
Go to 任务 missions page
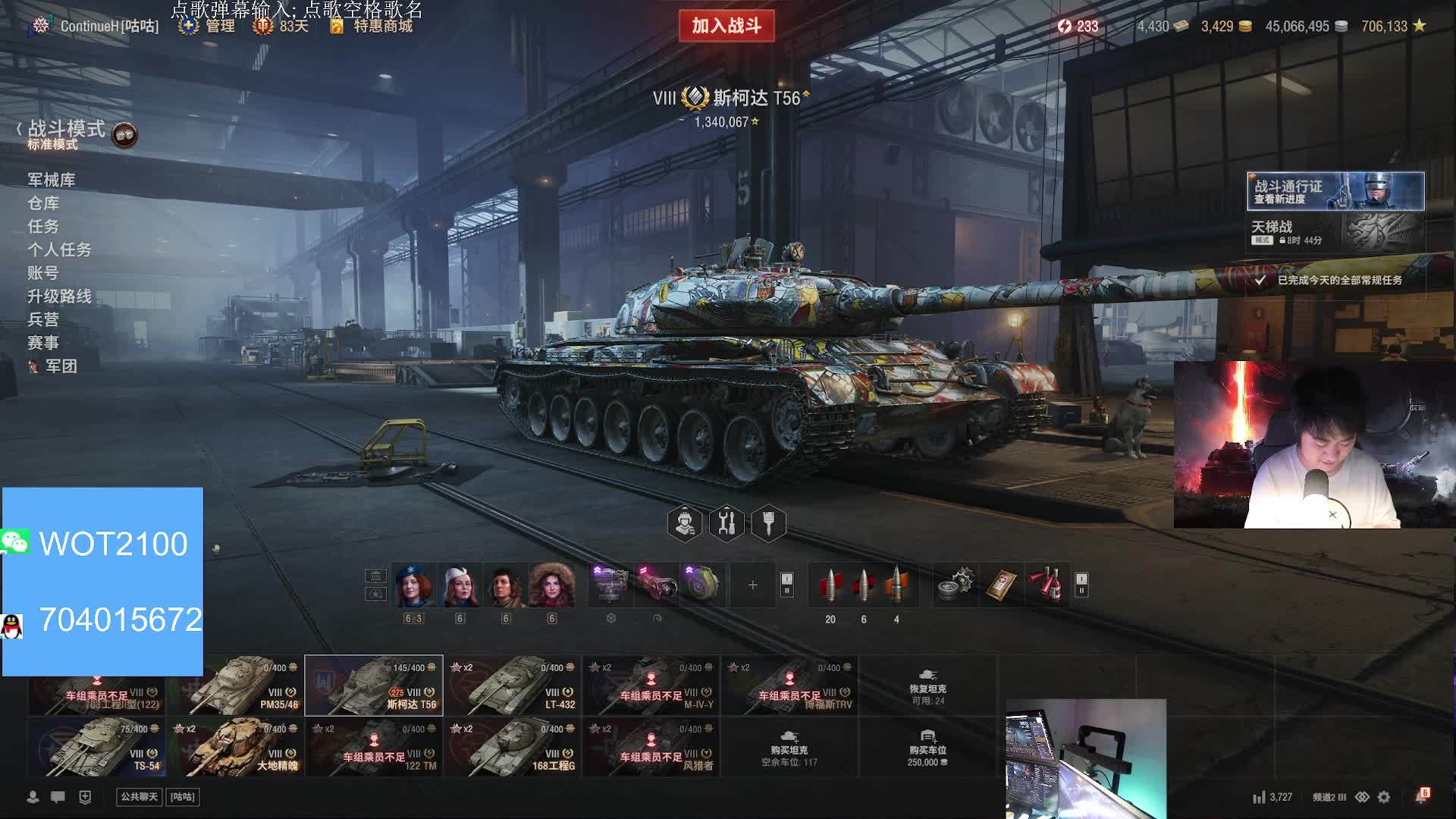pyautogui.click(x=43, y=226)
